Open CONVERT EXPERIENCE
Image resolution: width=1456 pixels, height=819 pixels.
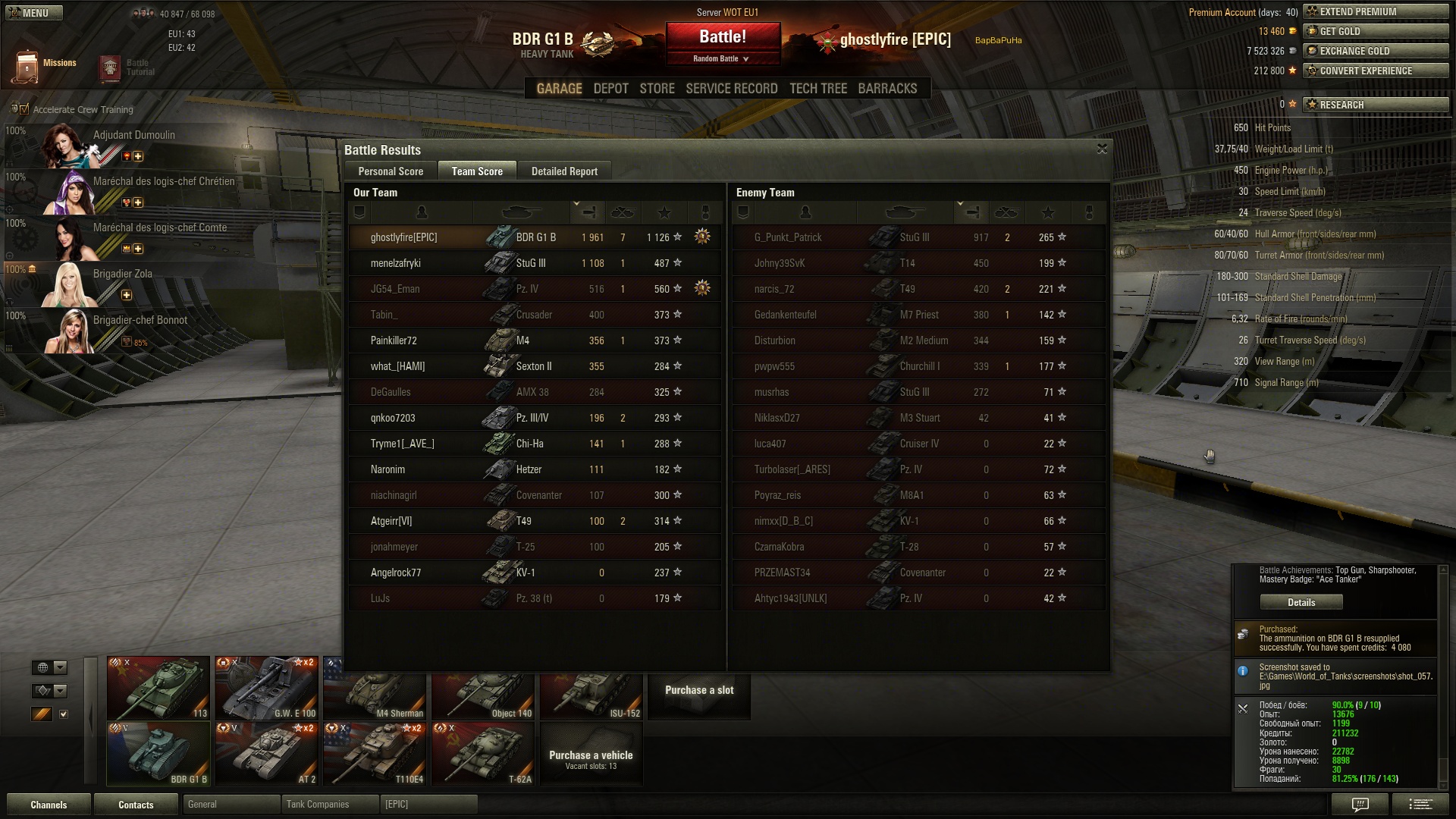click(x=1376, y=71)
